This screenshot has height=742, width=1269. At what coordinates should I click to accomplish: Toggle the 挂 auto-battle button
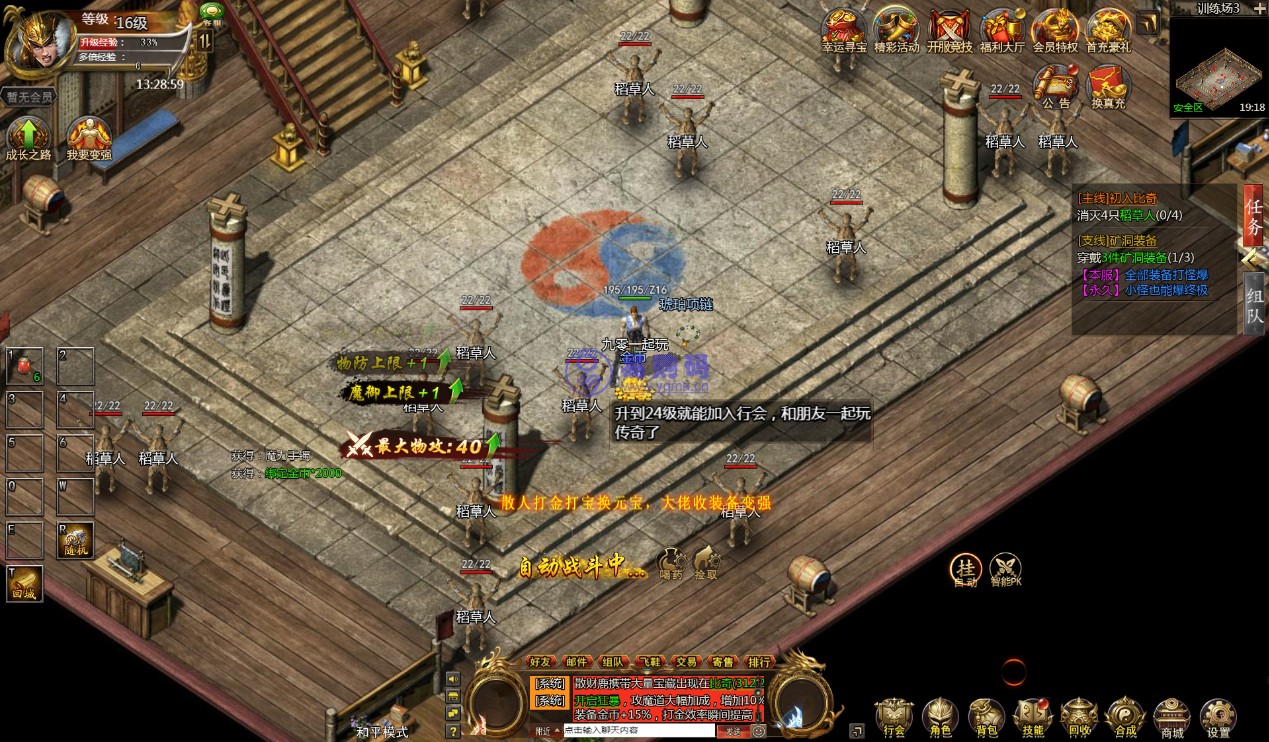[x=965, y=569]
